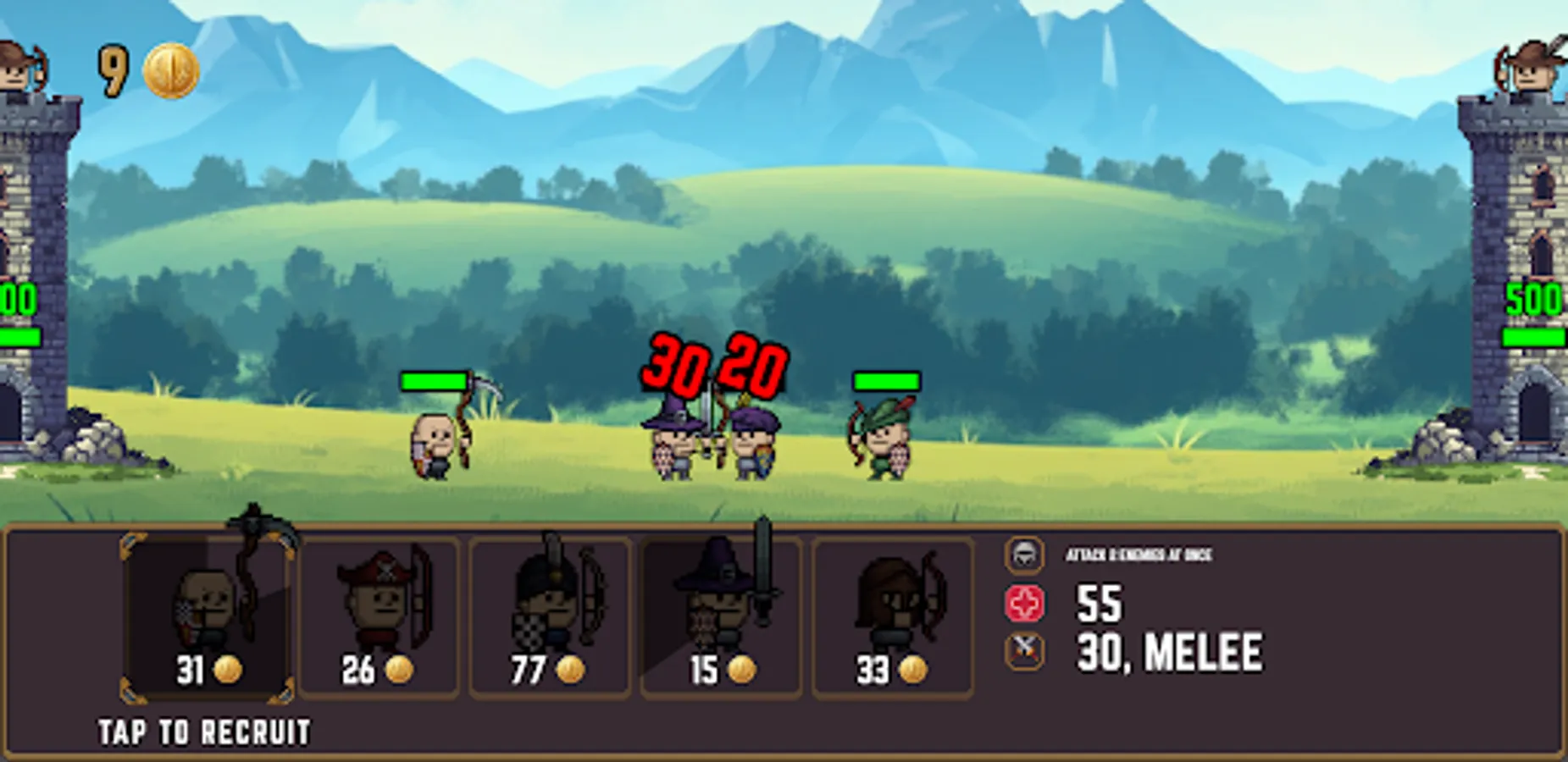Tap the coin count showing 9
The image size is (1568, 762).
point(114,66)
